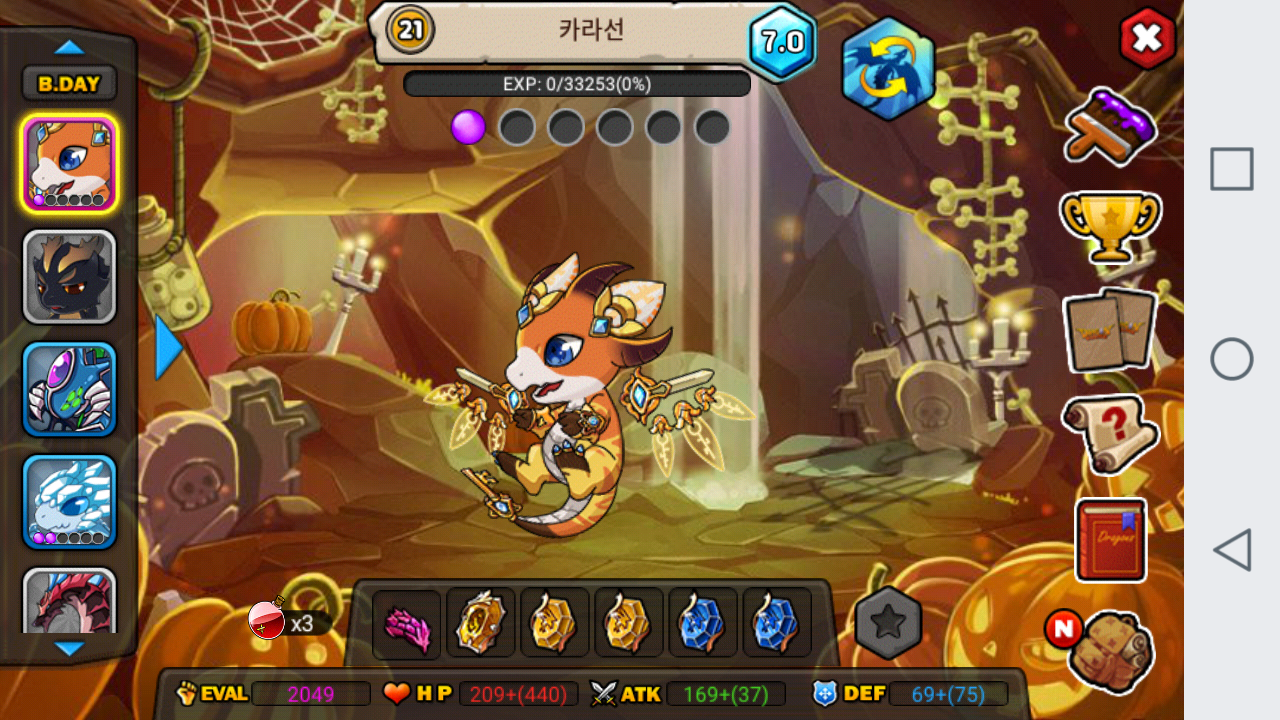
Task: Tap the blue dragon swap hexagon icon
Action: [888, 69]
